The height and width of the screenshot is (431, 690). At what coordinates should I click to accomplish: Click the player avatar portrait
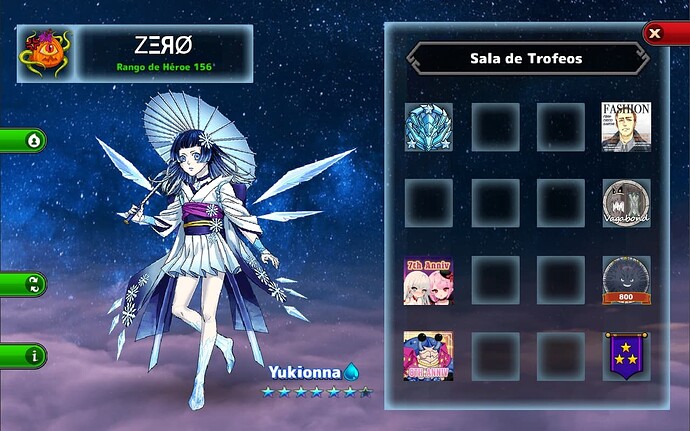pyautogui.click(x=44, y=54)
